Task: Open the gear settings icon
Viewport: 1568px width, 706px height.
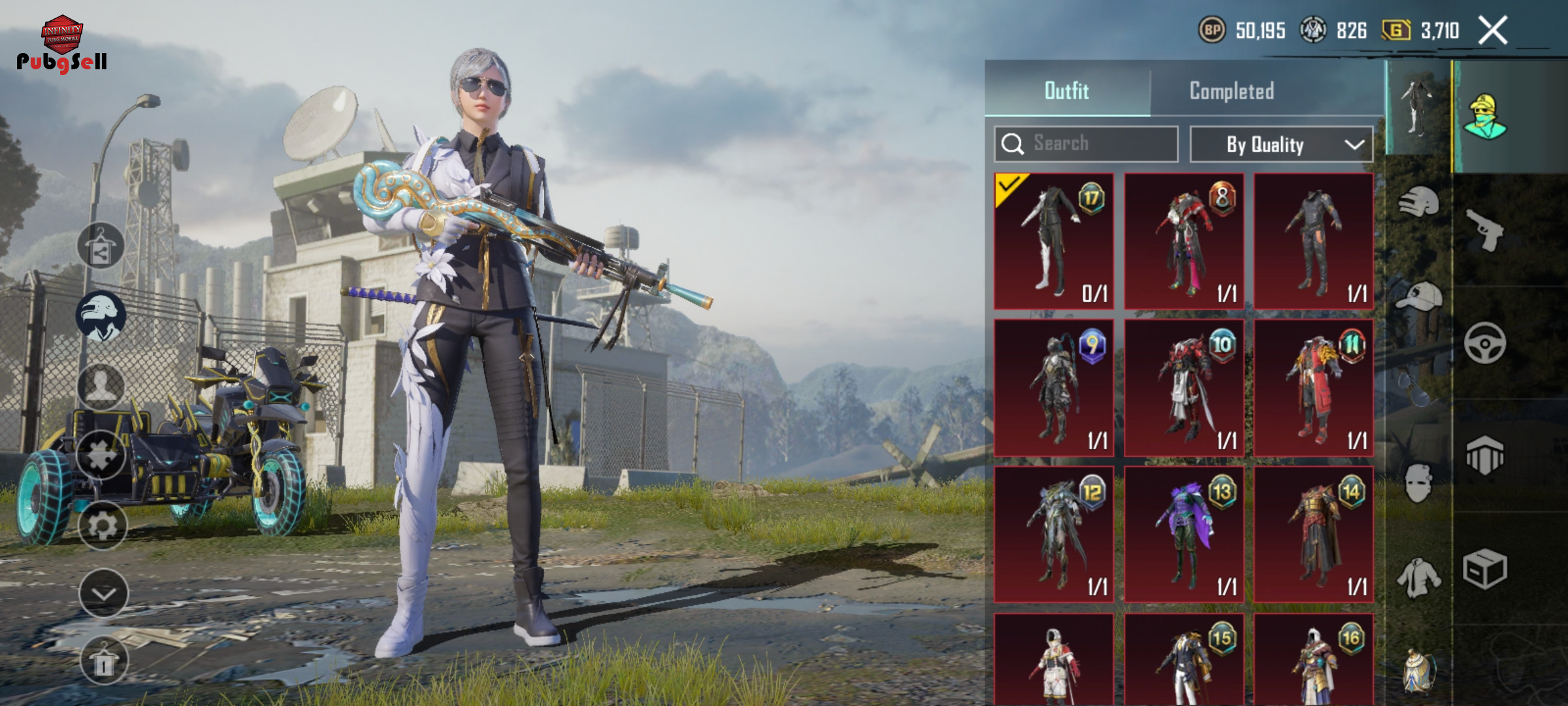Action: (x=103, y=525)
